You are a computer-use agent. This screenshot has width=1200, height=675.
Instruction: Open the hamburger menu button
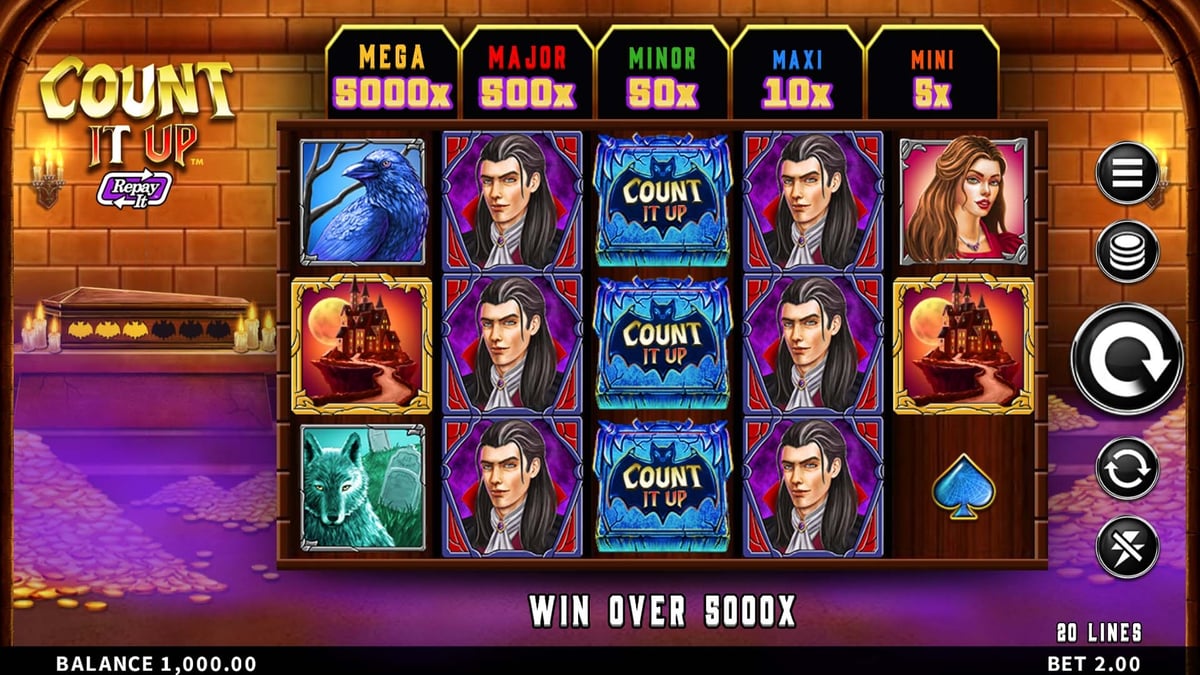point(1127,173)
